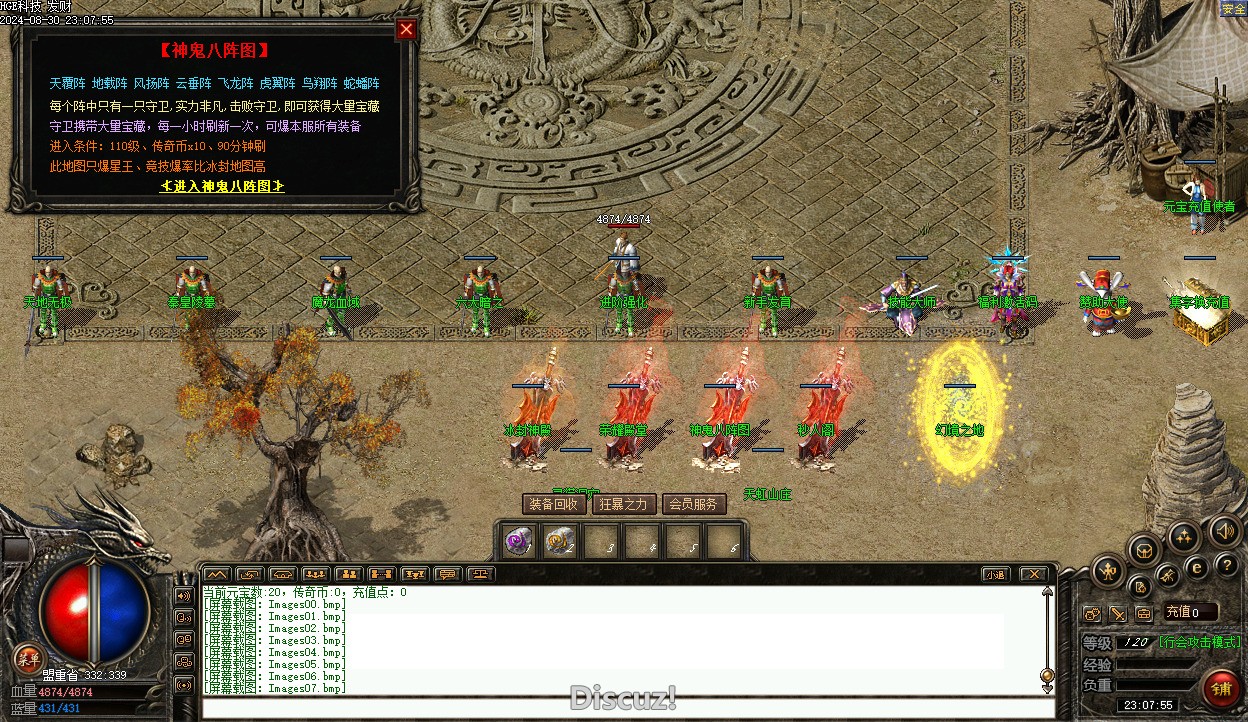Use the golden scroll in hotbar slot 2
This screenshot has height=722, width=1248.
click(x=558, y=542)
